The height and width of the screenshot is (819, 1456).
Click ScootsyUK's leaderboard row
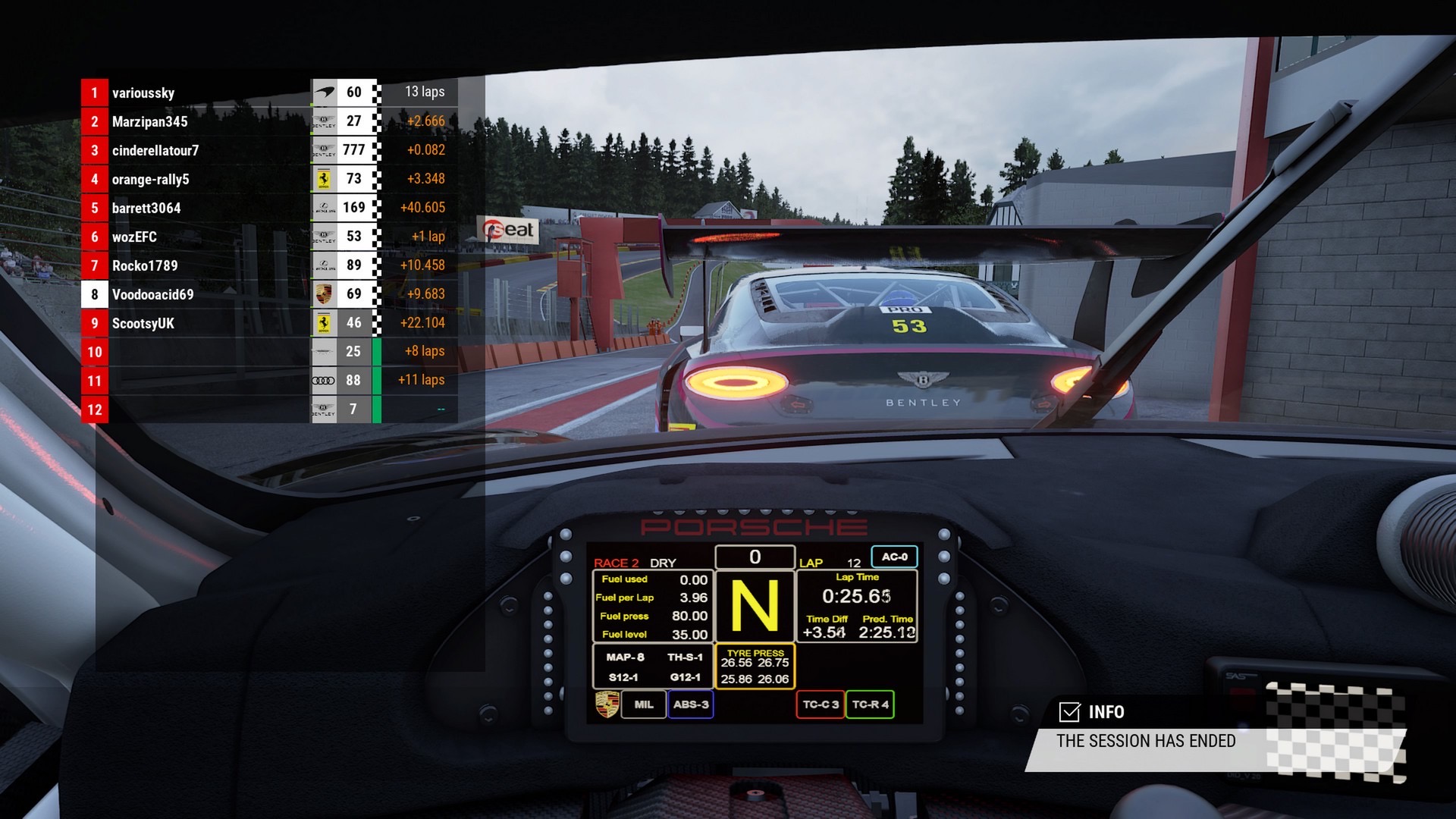[x=143, y=323]
